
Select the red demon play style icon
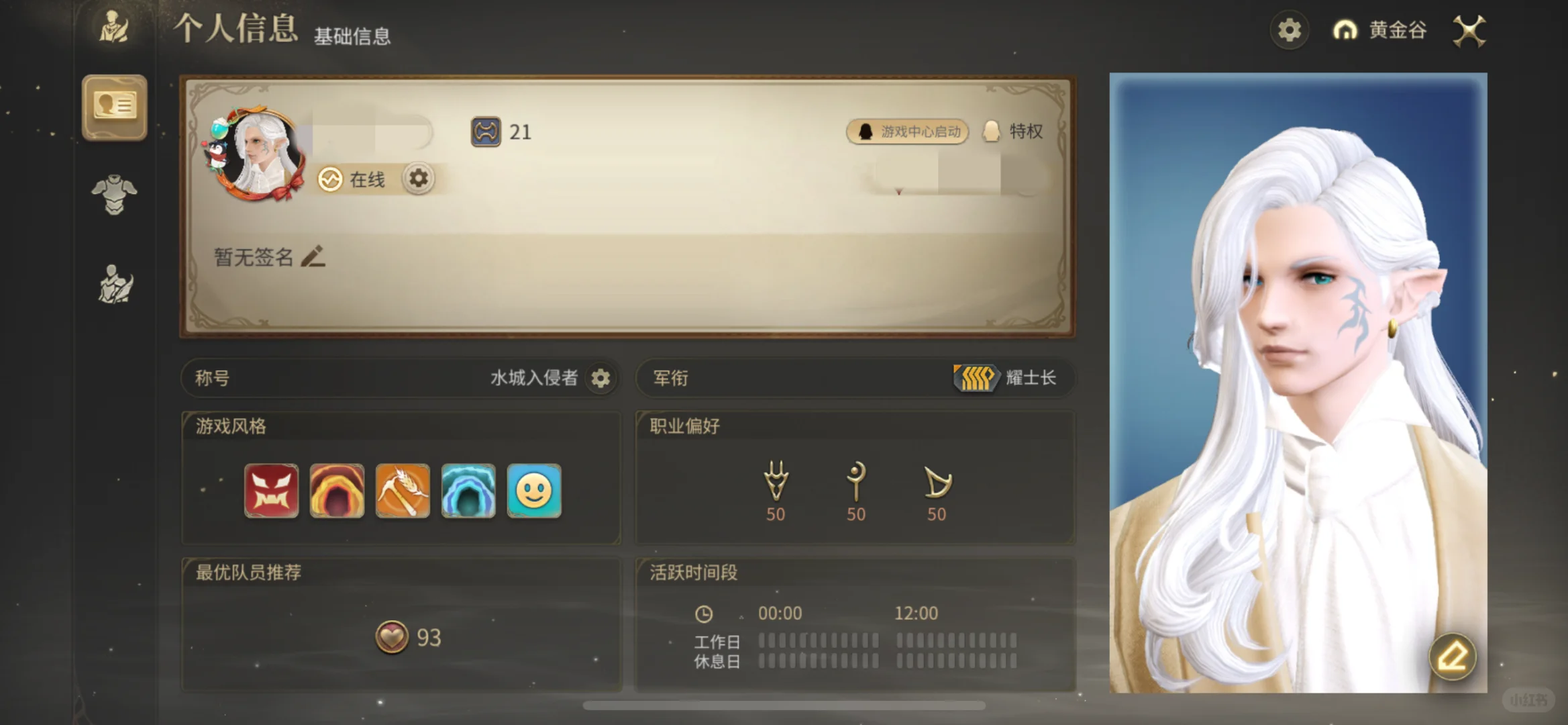[270, 491]
